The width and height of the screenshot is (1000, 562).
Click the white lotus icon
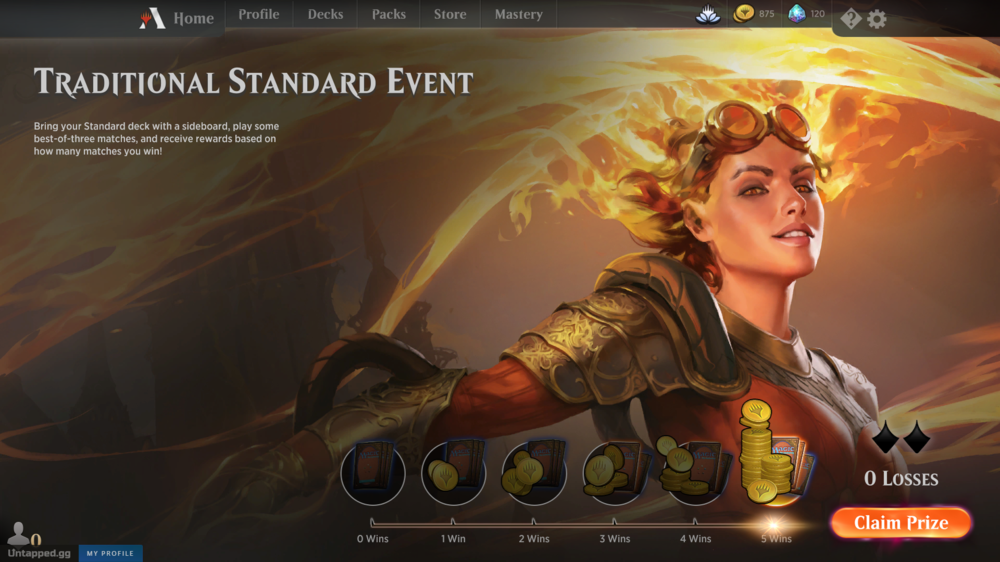point(708,14)
